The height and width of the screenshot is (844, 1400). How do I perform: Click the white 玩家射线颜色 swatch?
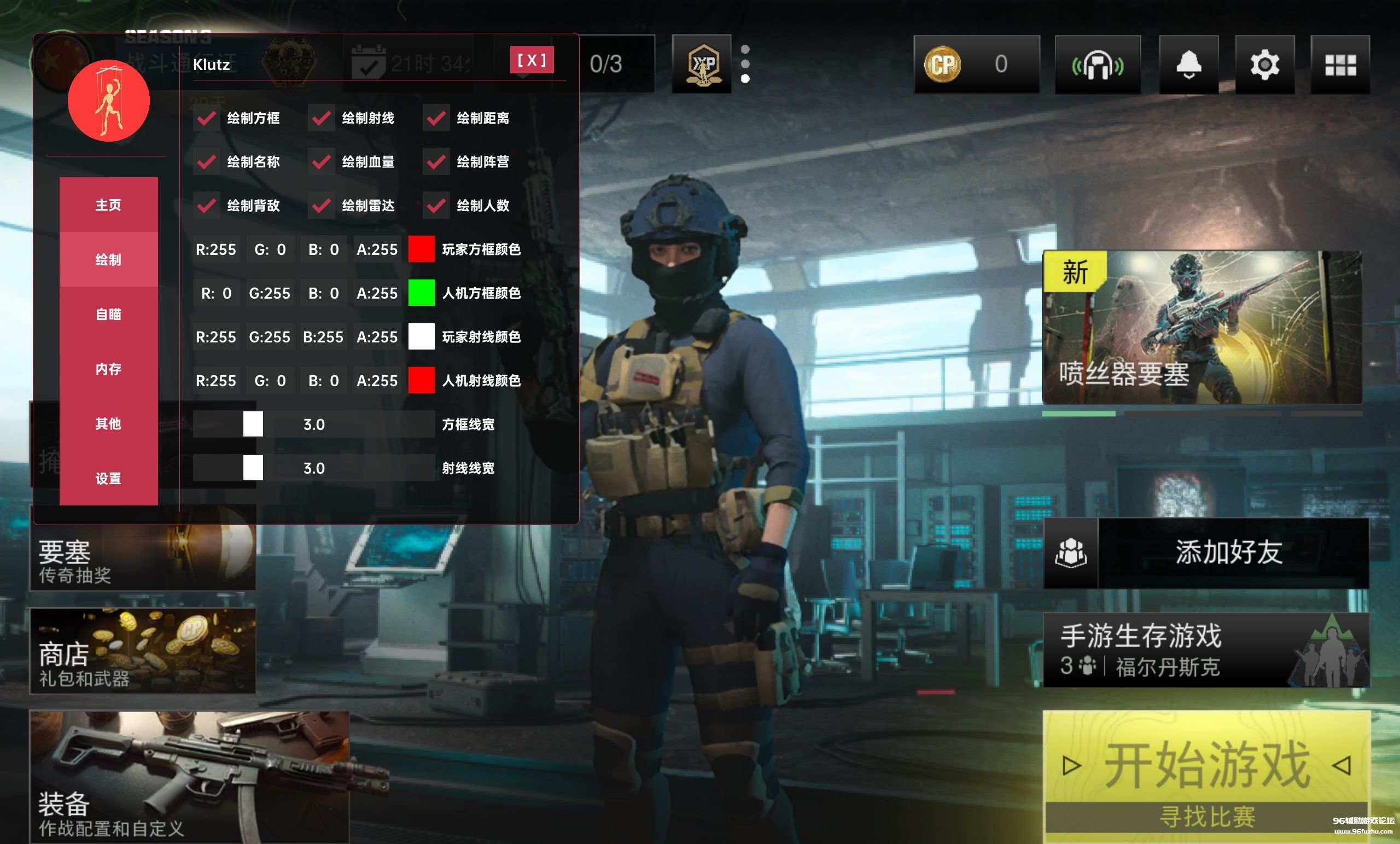coord(422,337)
